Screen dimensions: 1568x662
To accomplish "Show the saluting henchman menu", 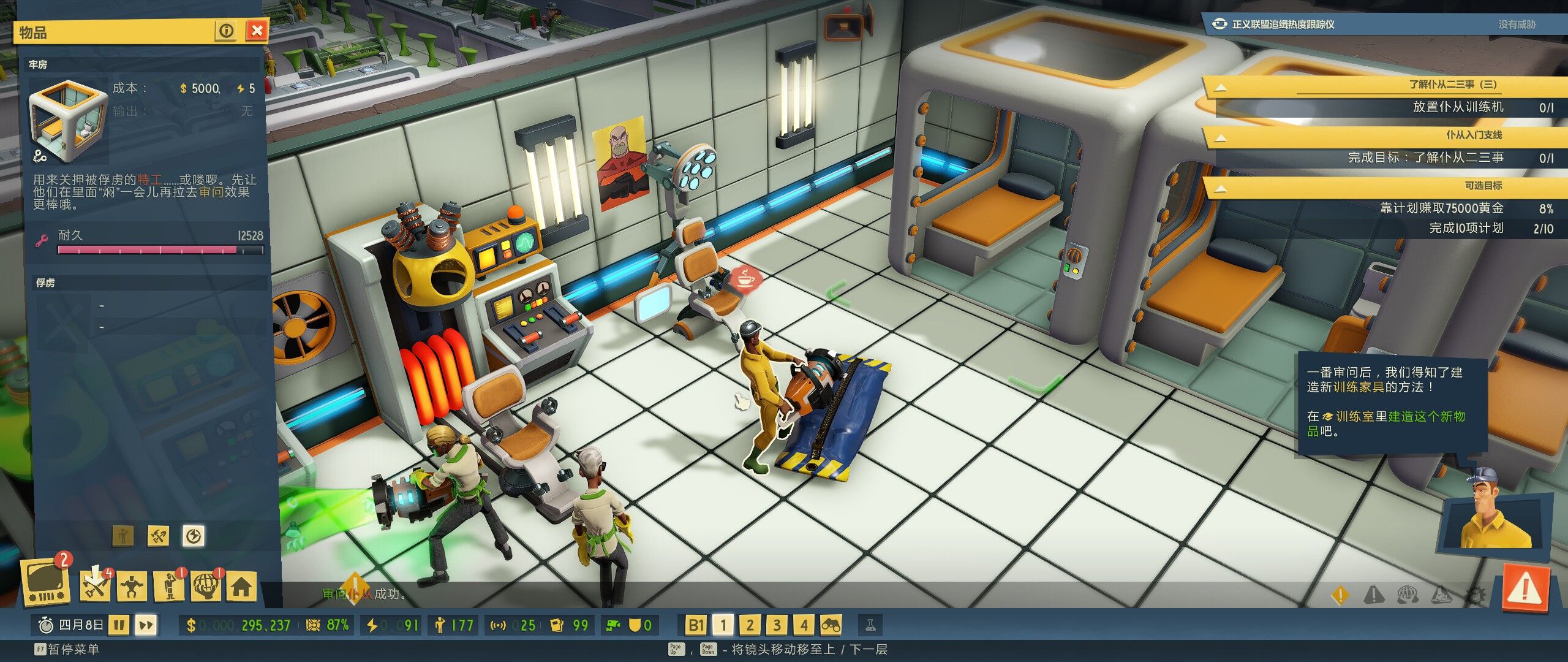I will [x=170, y=587].
